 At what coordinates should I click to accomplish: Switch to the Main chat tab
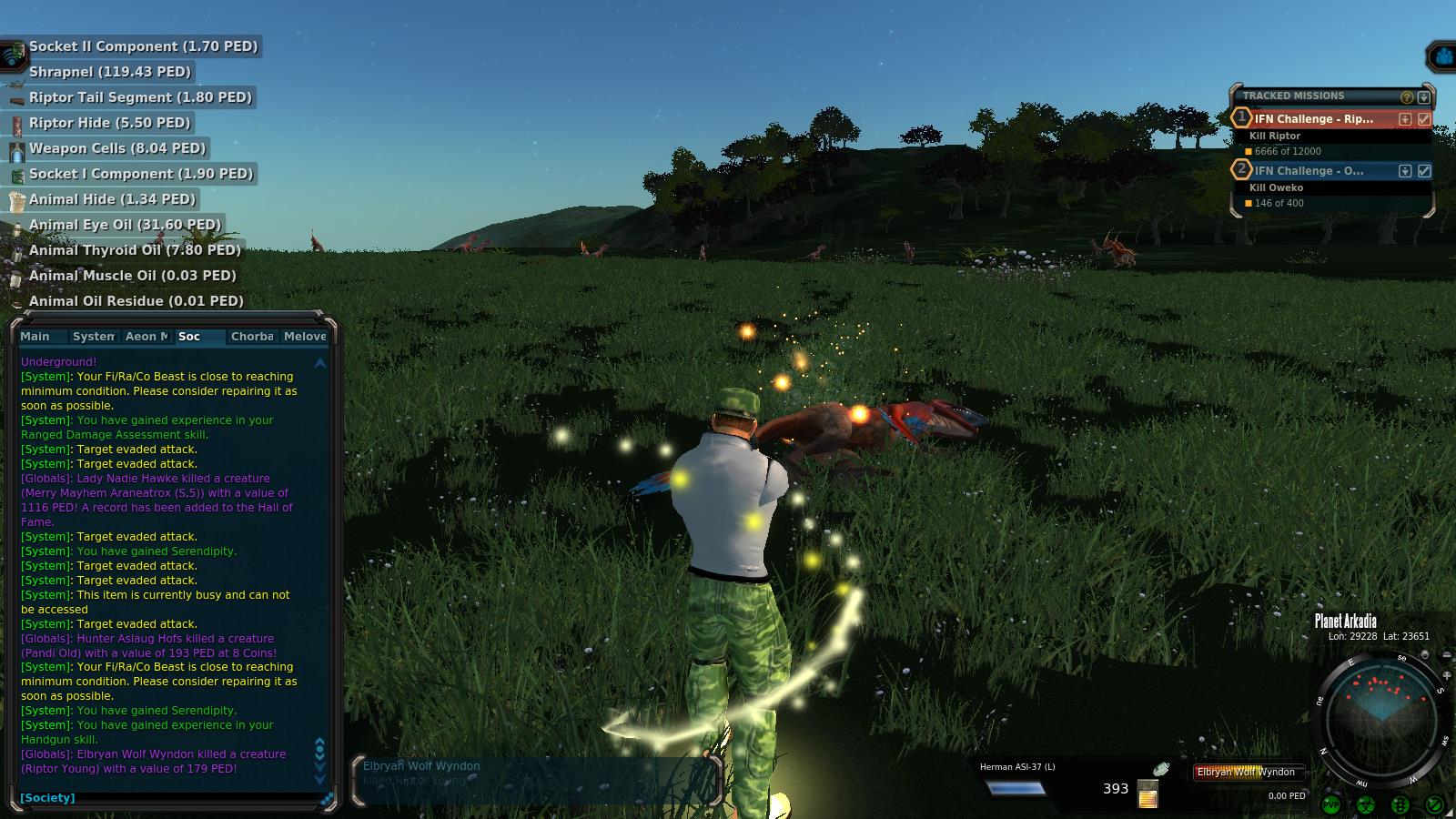[x=35, y=337]
